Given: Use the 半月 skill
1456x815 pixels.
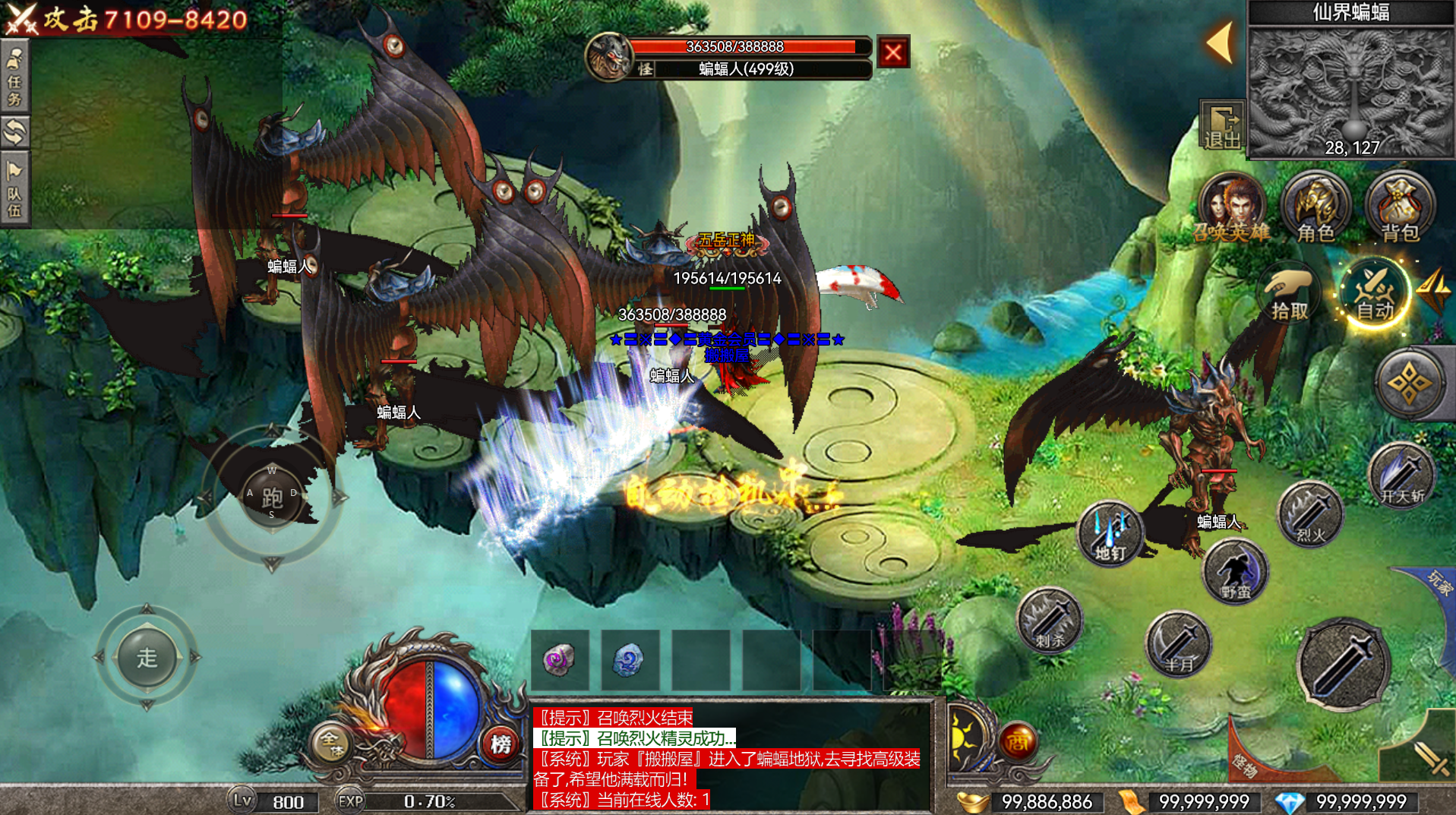Looking at the screenshot, I should pyautogui.click(x=1179, y=645).
